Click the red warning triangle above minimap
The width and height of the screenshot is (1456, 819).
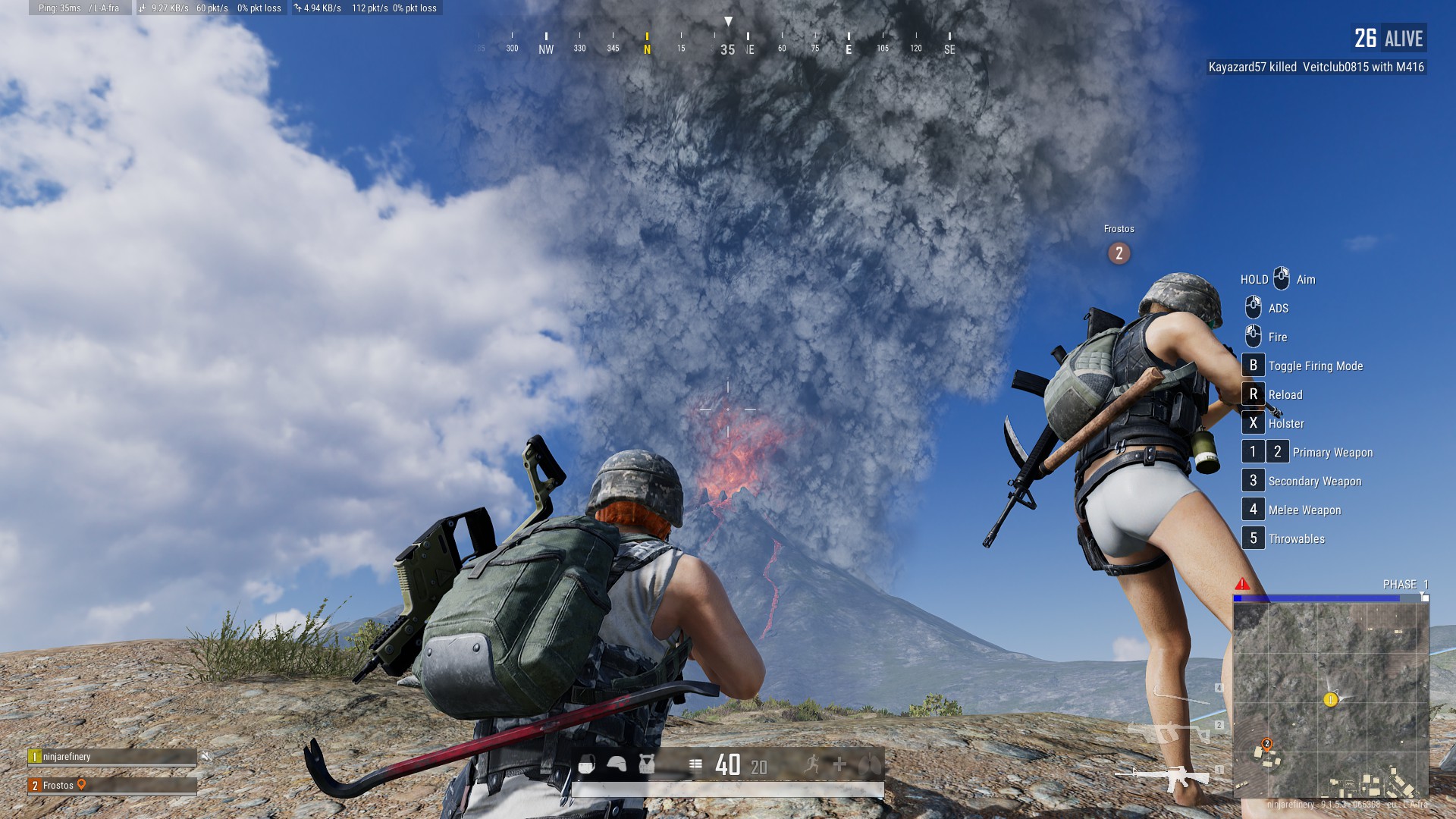coord(1242,584)
